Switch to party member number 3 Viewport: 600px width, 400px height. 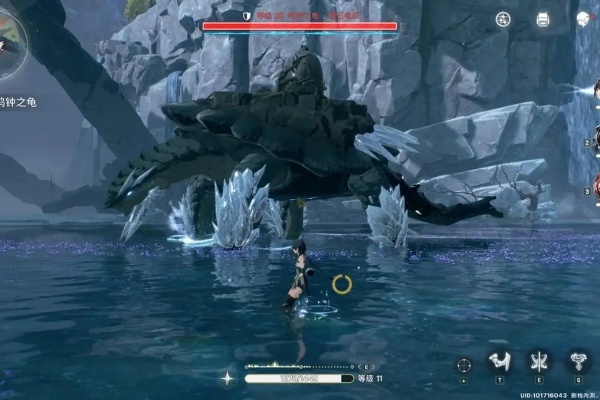tap(595, 187)
